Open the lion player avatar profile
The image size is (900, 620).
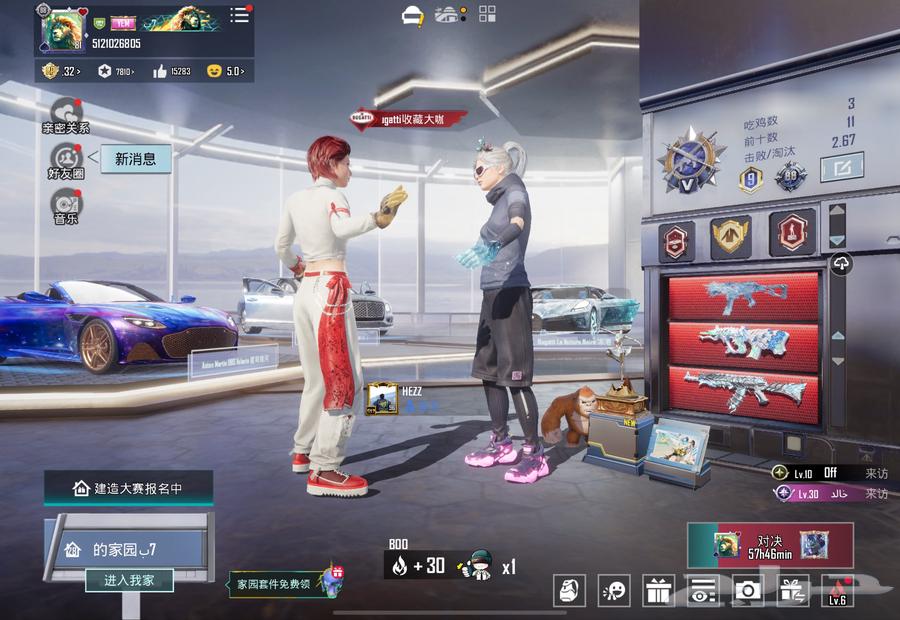point(62,28)
